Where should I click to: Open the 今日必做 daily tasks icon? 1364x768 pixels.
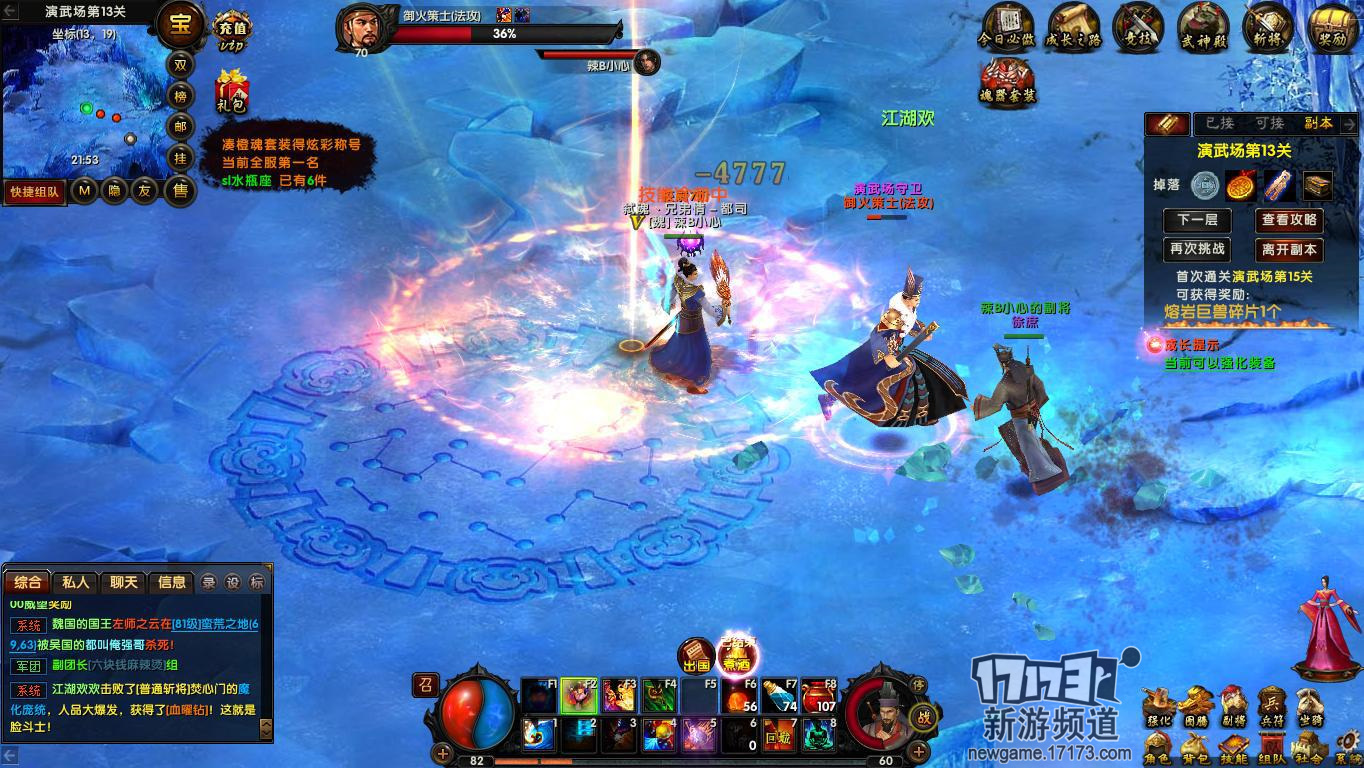(1007, 26)
